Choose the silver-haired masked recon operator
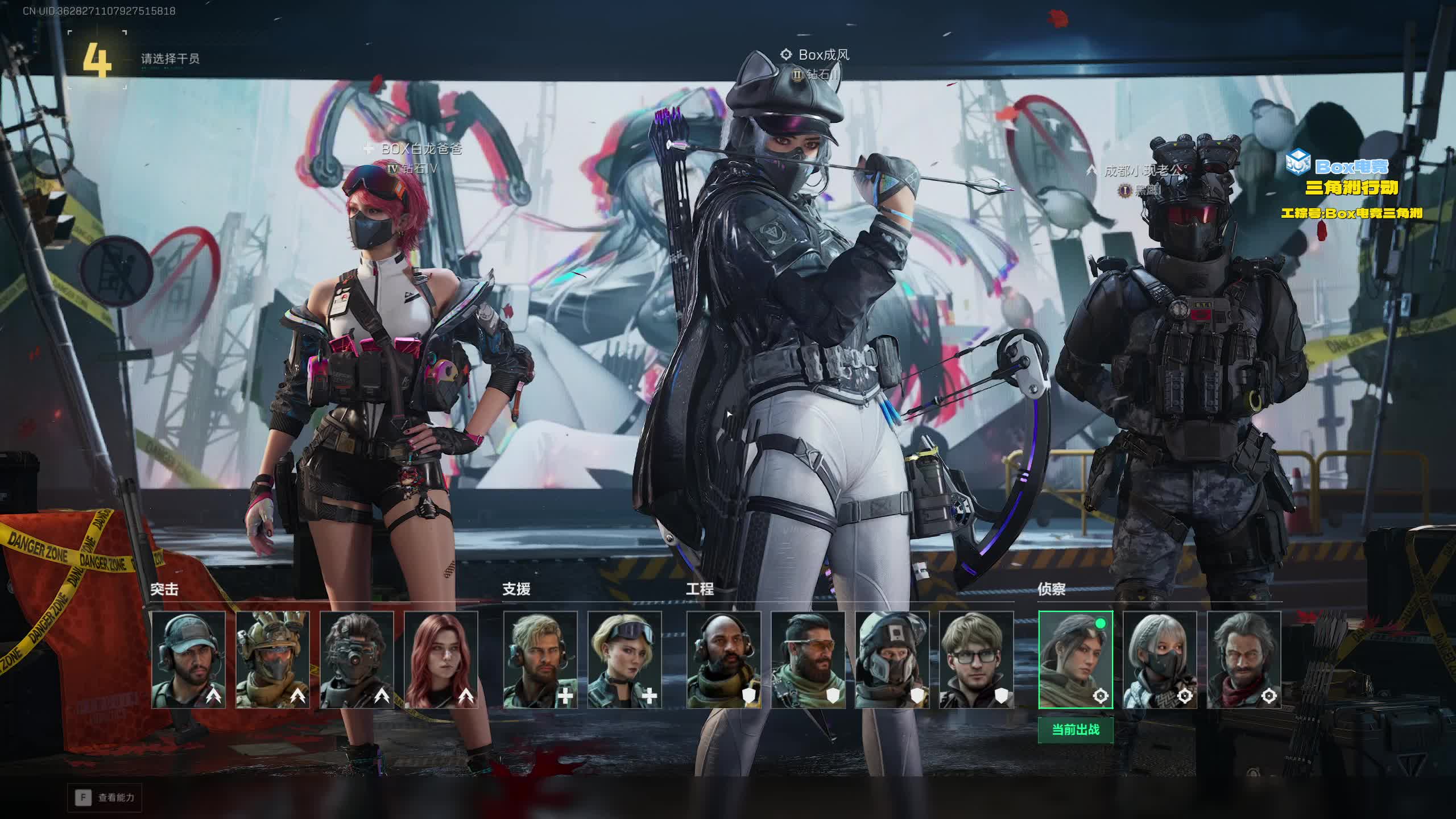The image size is (1456, 819). 1159,660
